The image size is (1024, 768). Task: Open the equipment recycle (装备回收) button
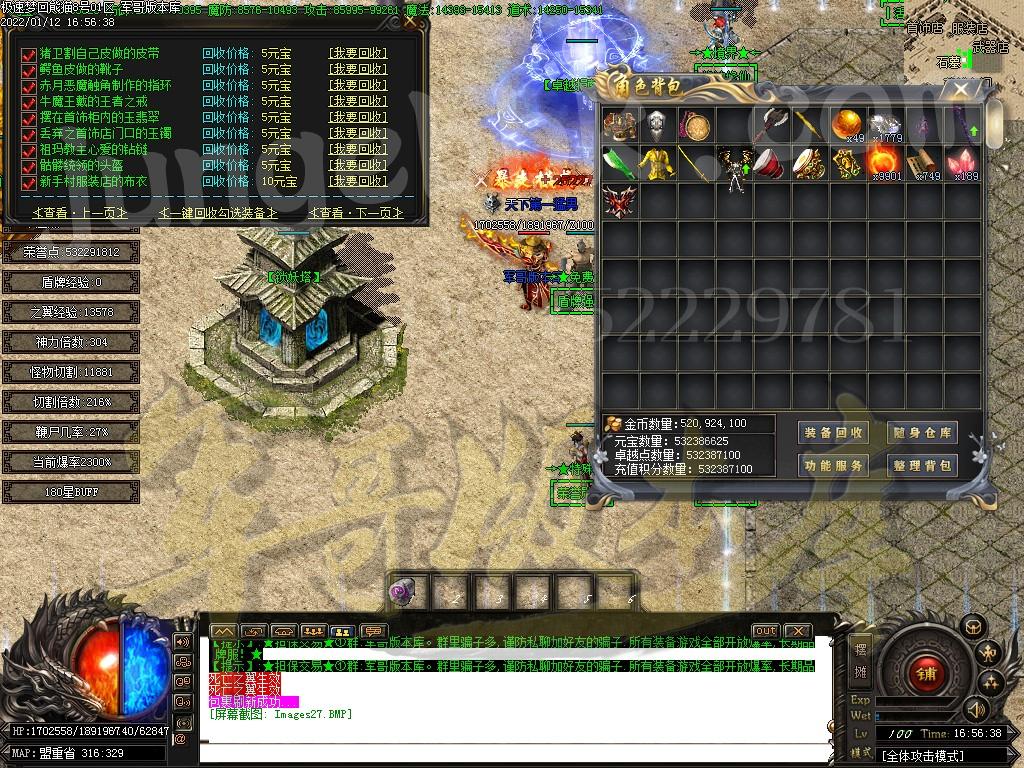tap(833, 433)
